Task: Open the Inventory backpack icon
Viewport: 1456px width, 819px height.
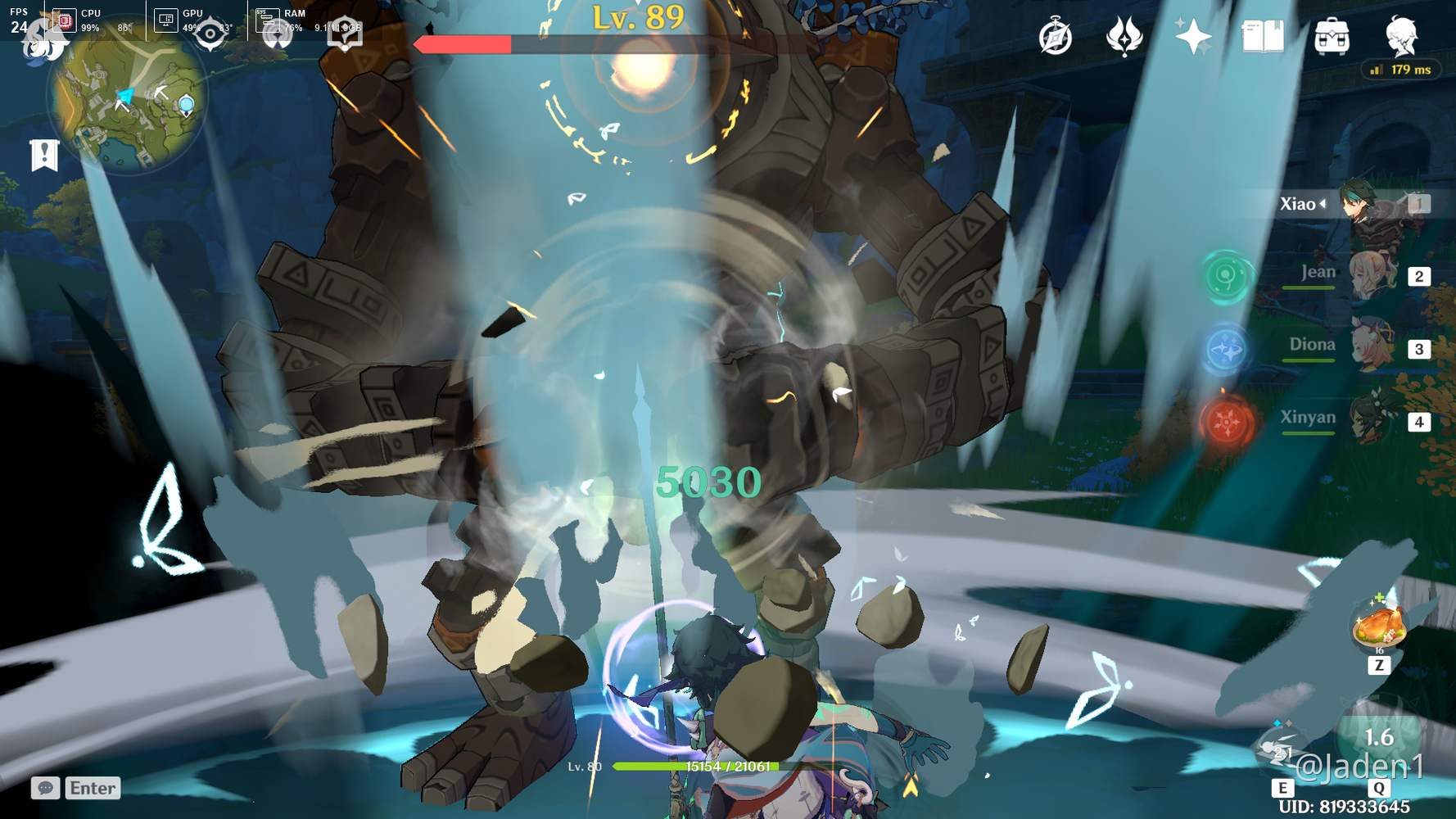Action: (1331, 36)
